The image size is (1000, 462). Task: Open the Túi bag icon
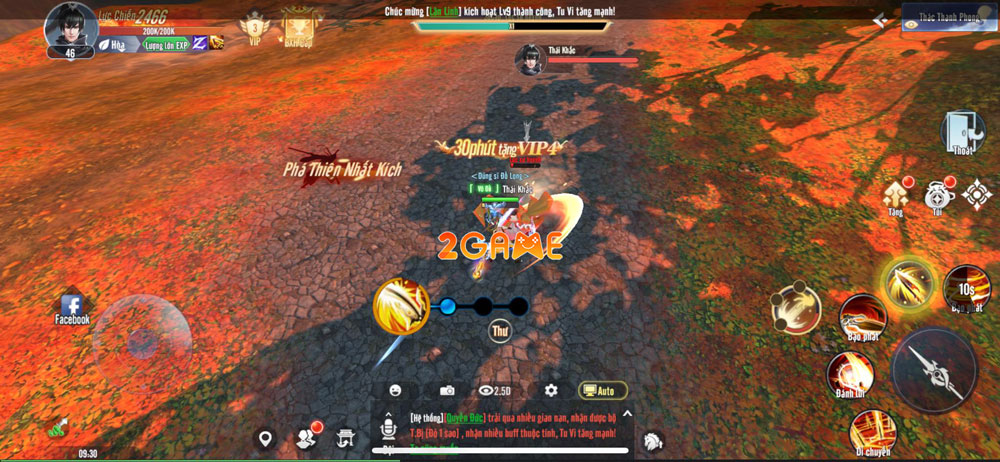tap(938, 193)
